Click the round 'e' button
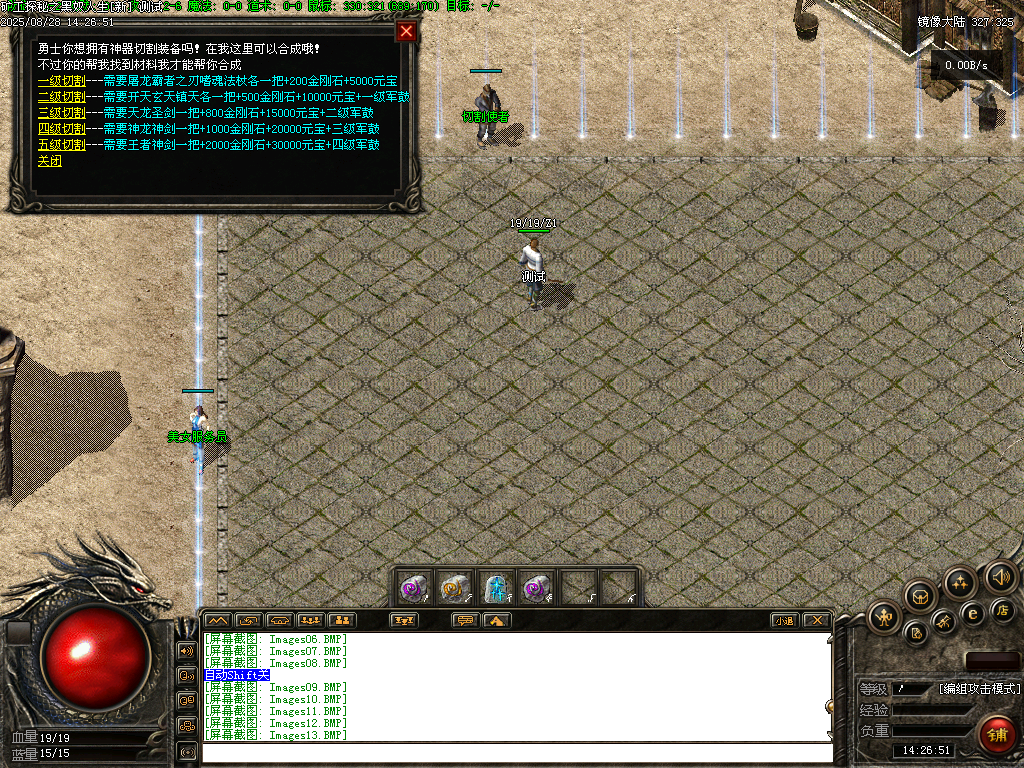This screenshot has height=768, width=1024. pyautogui.click(x=972, y=613)
